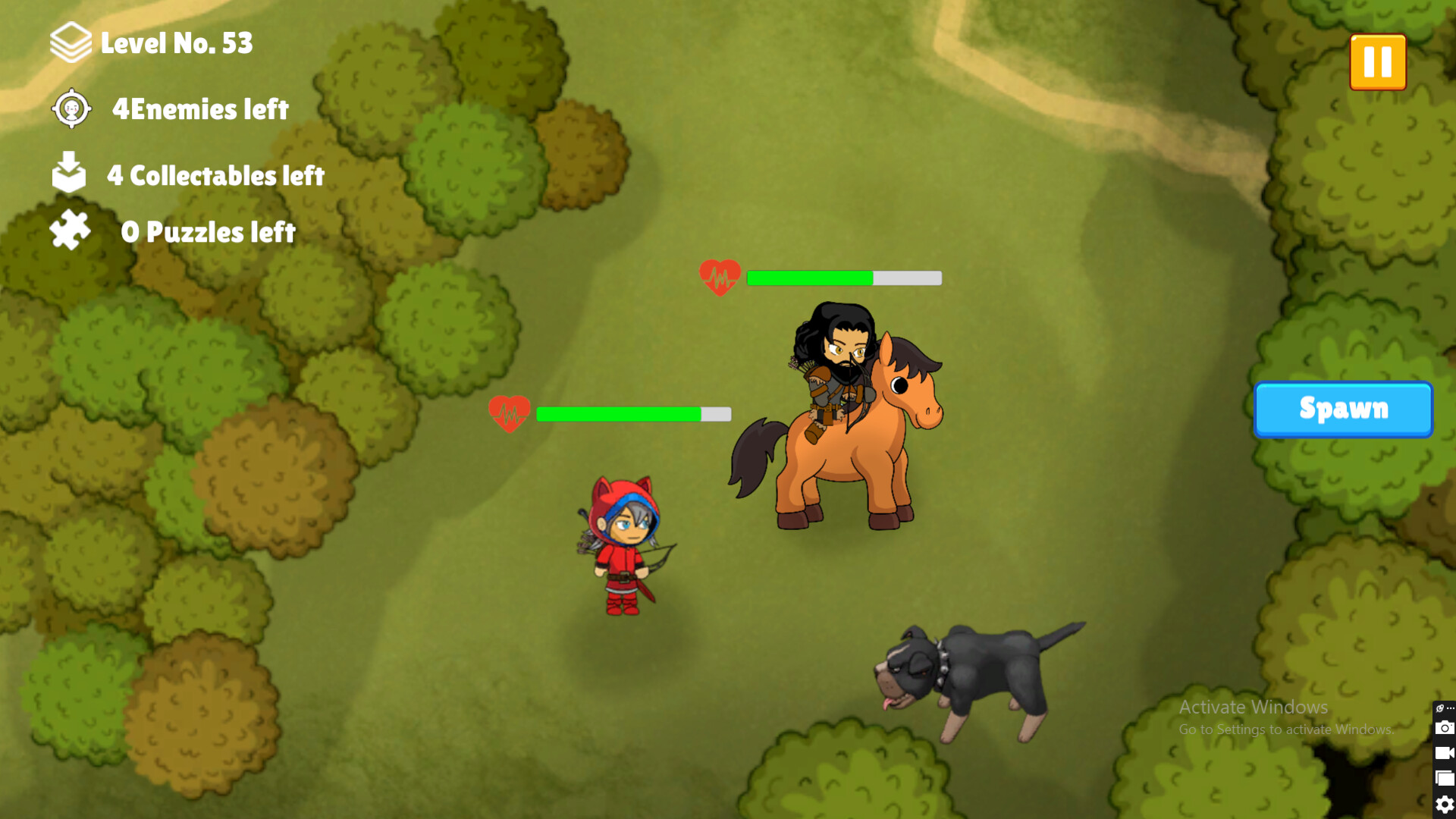Select the red-hooded archer character
This screenshot has width=1456, height=819.
622,546
